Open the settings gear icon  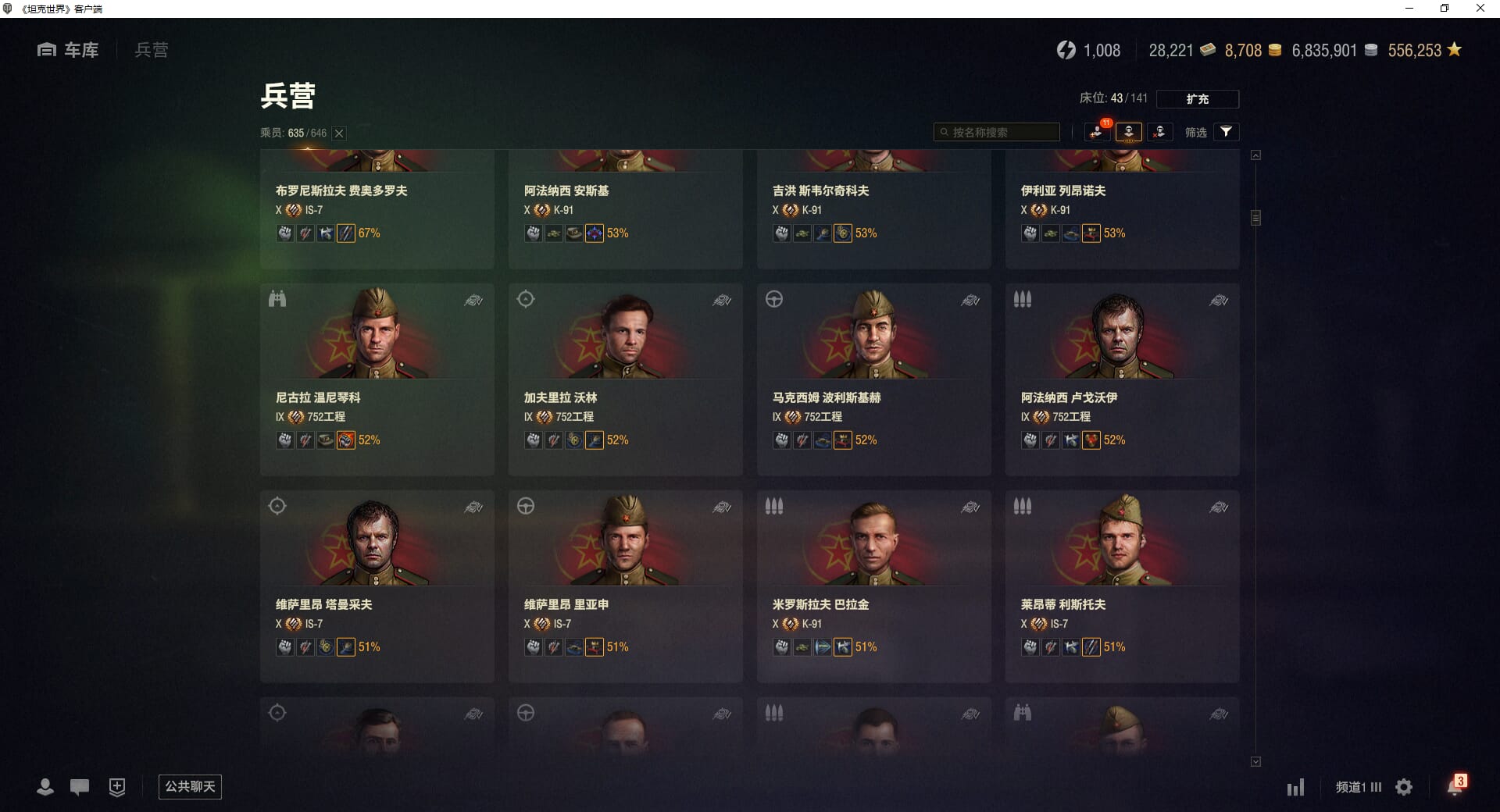pos(1404,787)
